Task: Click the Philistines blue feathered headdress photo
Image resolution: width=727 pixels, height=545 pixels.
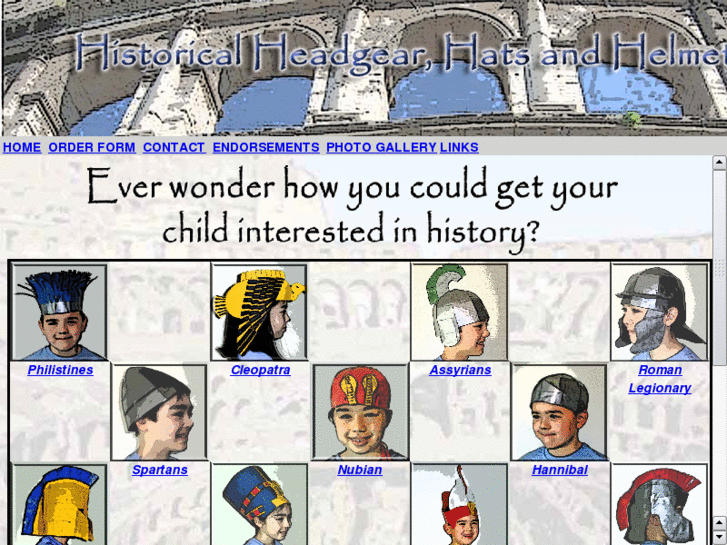Action: click(x=60, y=312)
